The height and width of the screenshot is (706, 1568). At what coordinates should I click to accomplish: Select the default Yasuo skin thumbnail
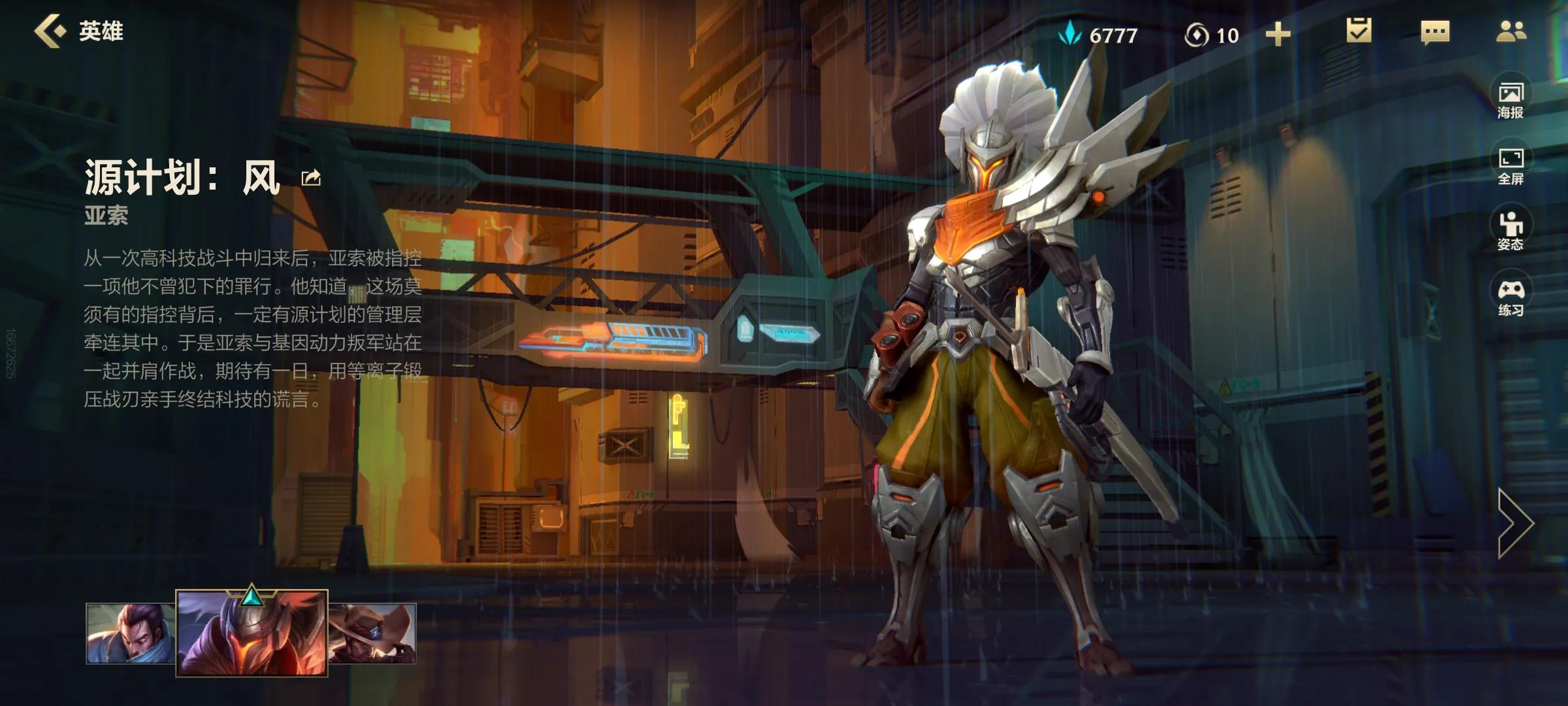tap(131, 633)
